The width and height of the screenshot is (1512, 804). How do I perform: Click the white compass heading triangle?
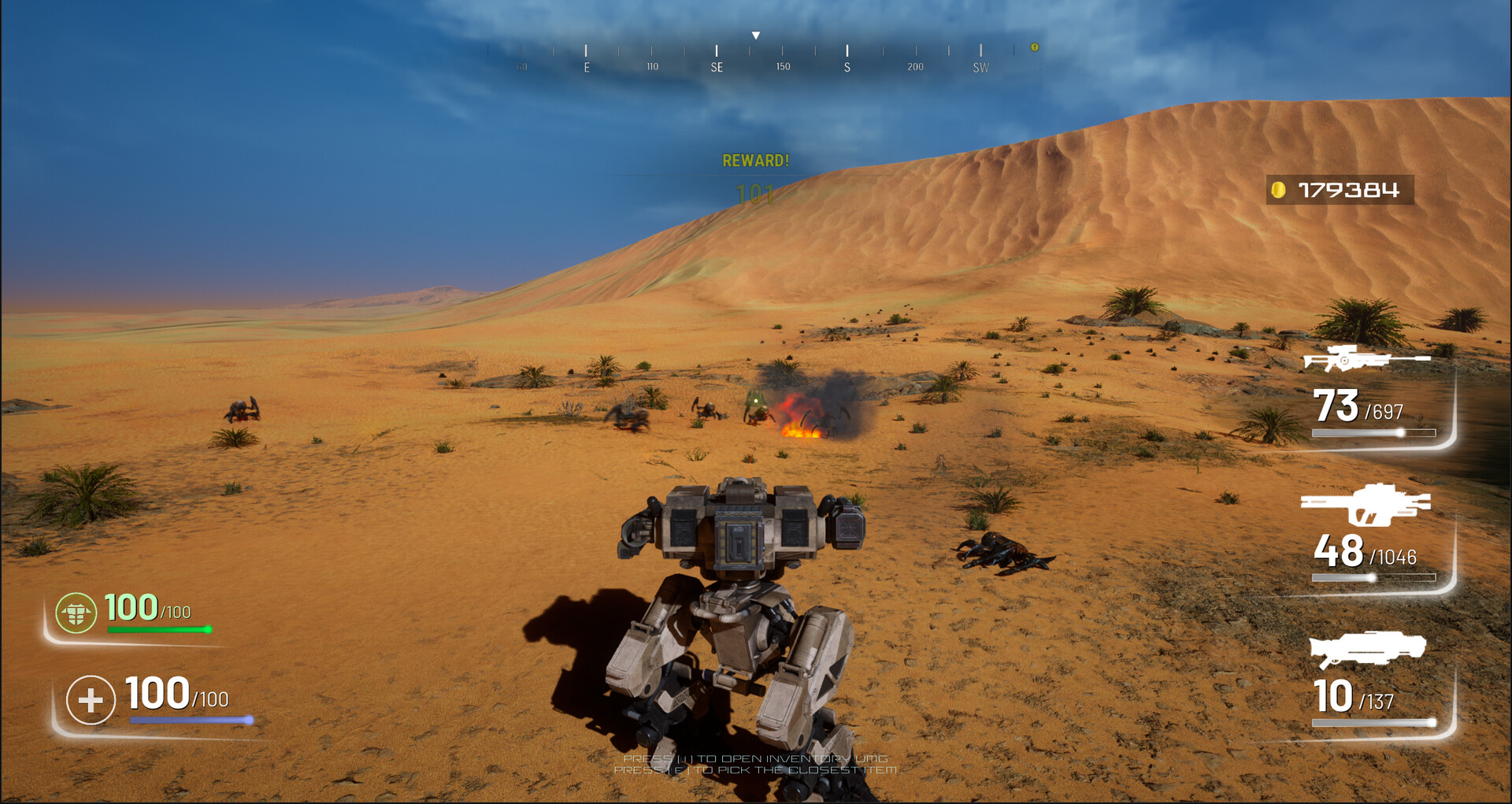point(756,35)
